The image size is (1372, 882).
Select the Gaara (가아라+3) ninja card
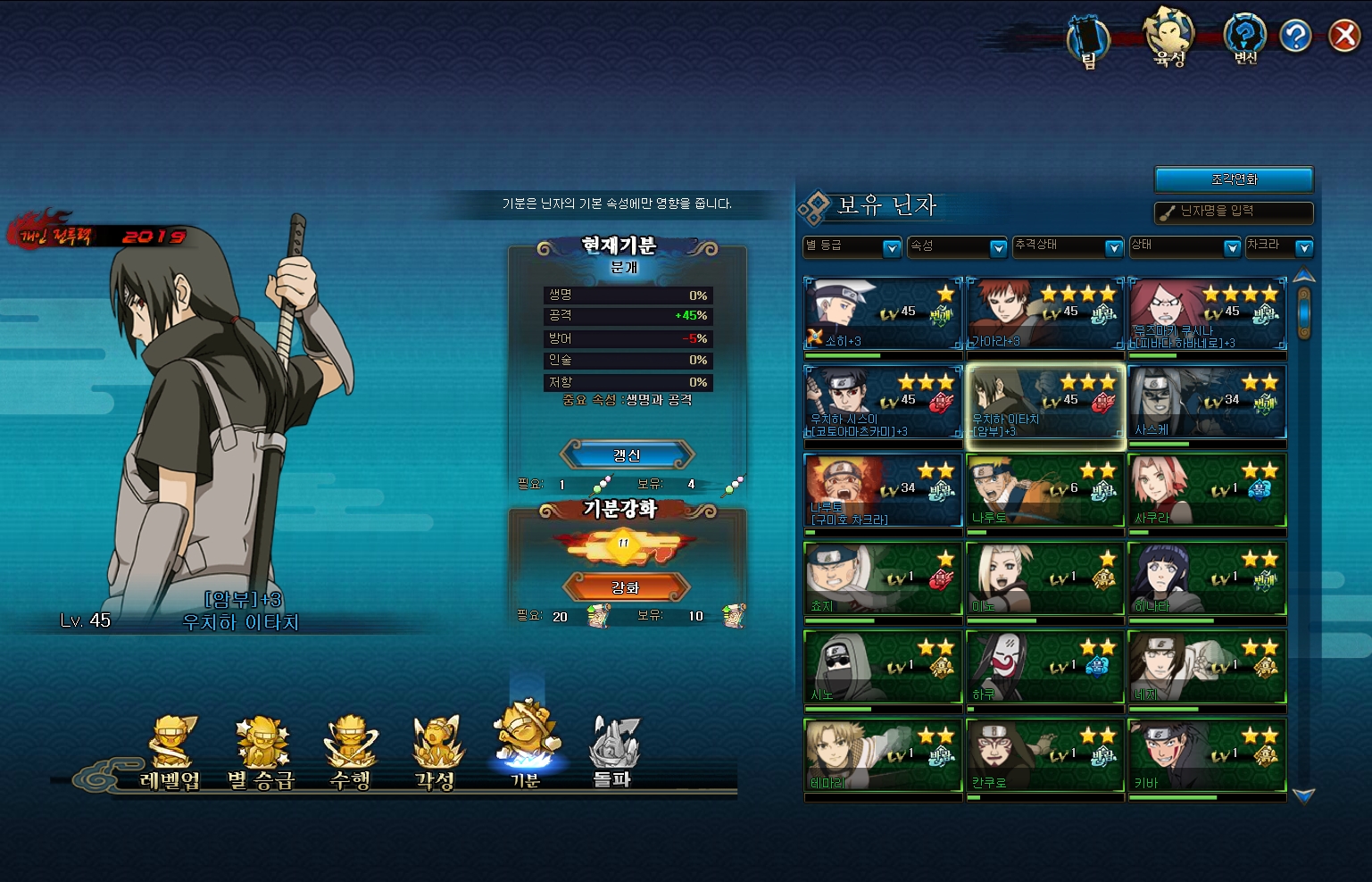pyautogui.click(x=1044, y=313)
